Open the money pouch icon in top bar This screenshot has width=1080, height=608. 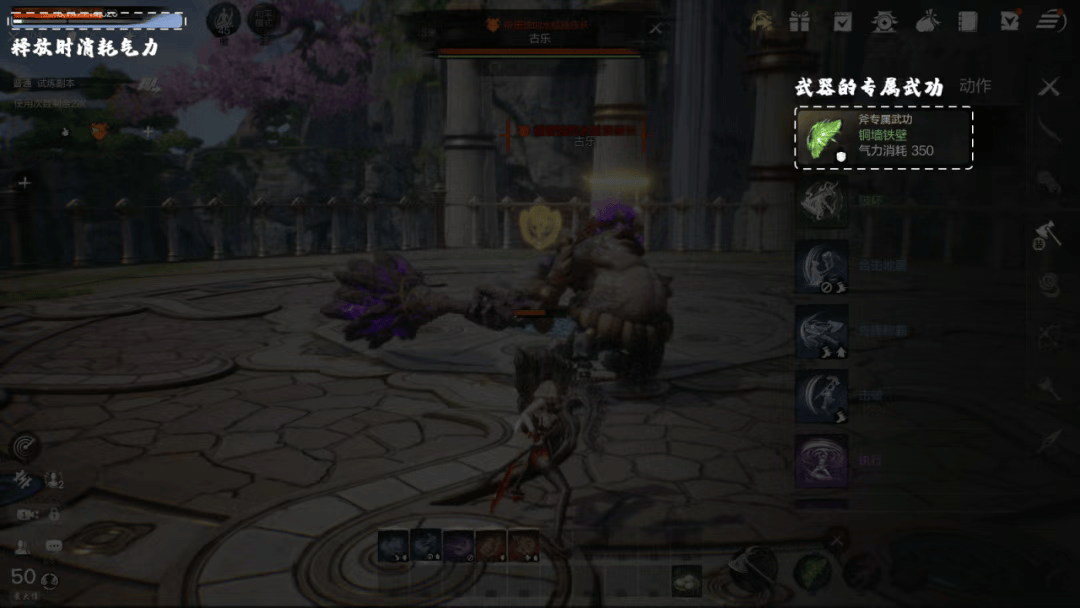926,20
